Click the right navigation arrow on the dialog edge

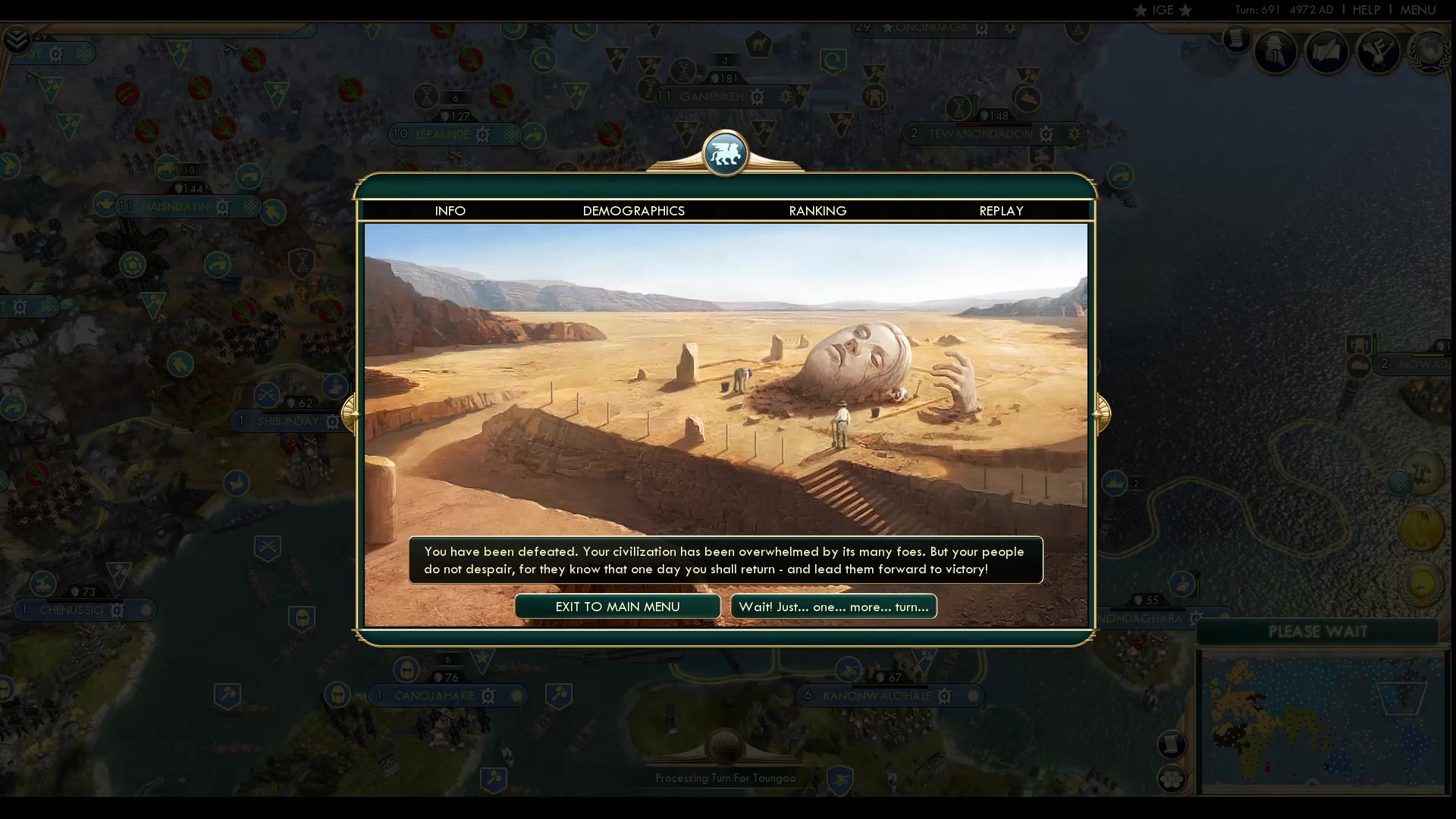click(1104, 413)
